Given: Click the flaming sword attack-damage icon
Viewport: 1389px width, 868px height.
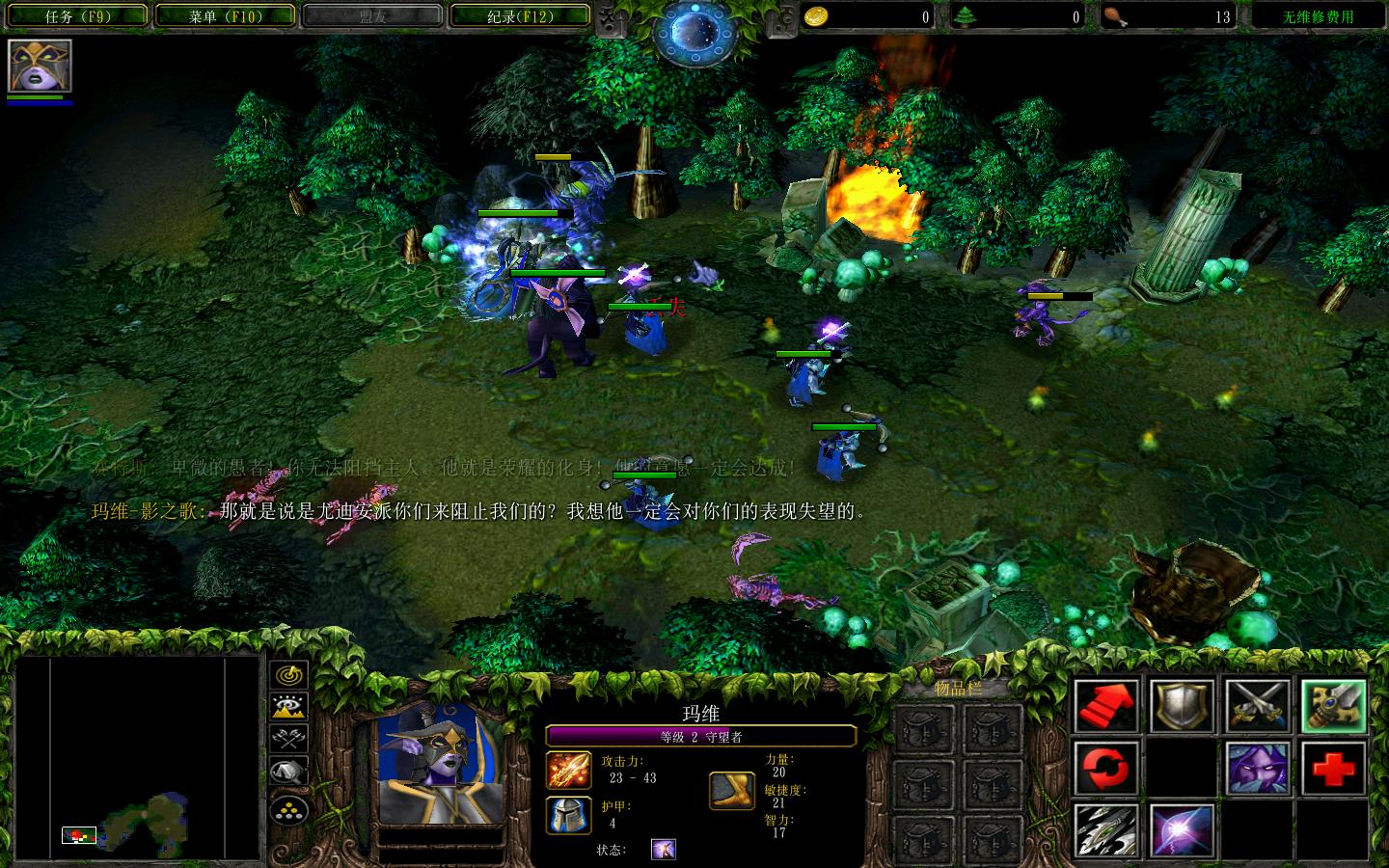Looking at the screenshot, I should tap(568, 771).
